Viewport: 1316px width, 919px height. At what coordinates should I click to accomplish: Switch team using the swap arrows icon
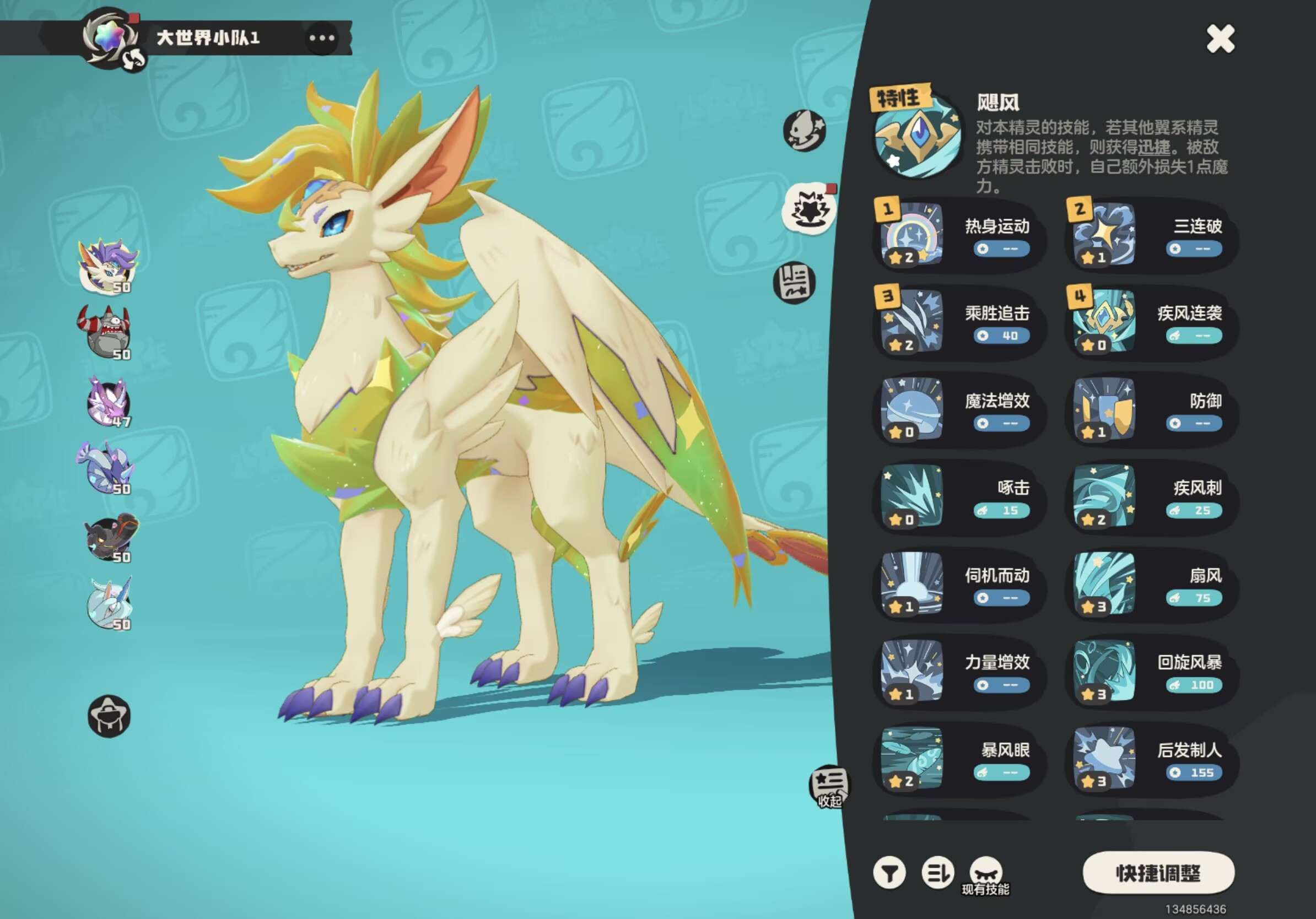134,59
